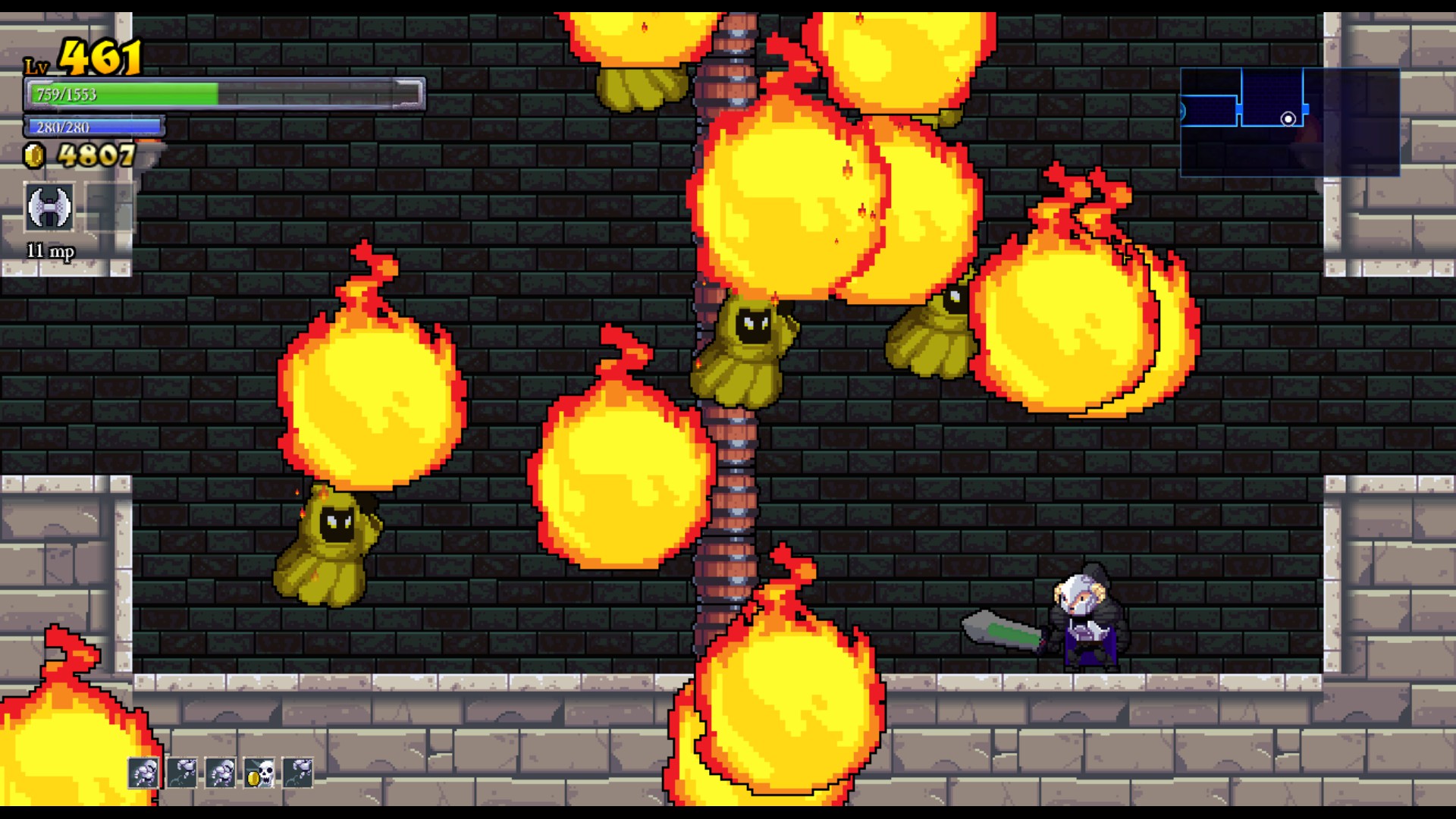Click the Lv 461 level display
This screenshot has height=819, width=1456.
pyautogui.click(x=83, y=57)
